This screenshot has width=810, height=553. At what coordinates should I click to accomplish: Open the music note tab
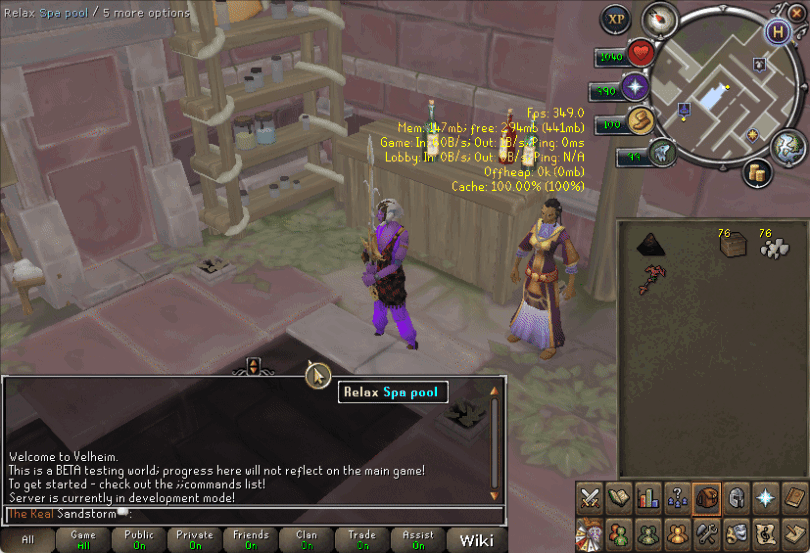(767, 531)
